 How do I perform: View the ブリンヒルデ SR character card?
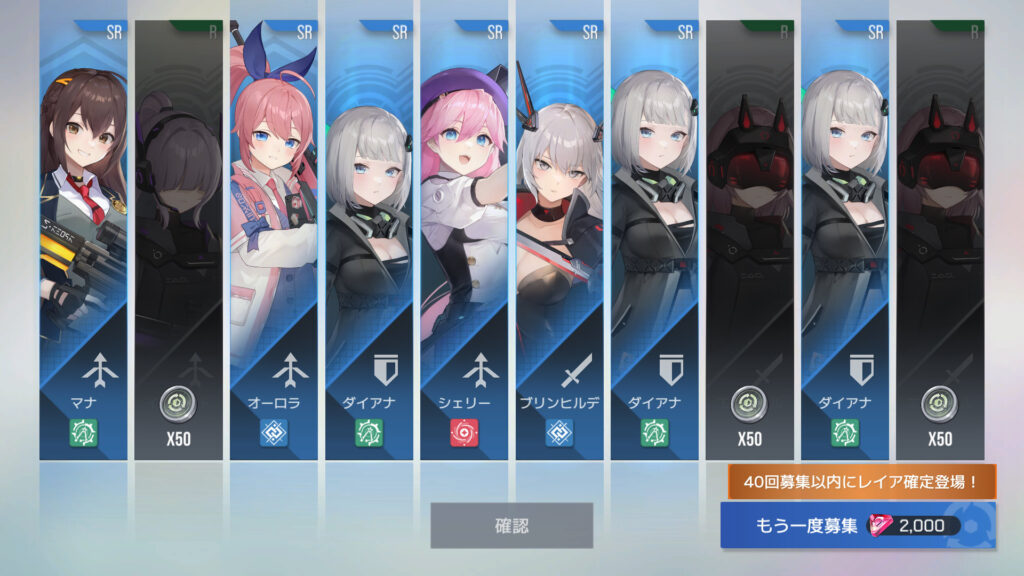[559, 240]
